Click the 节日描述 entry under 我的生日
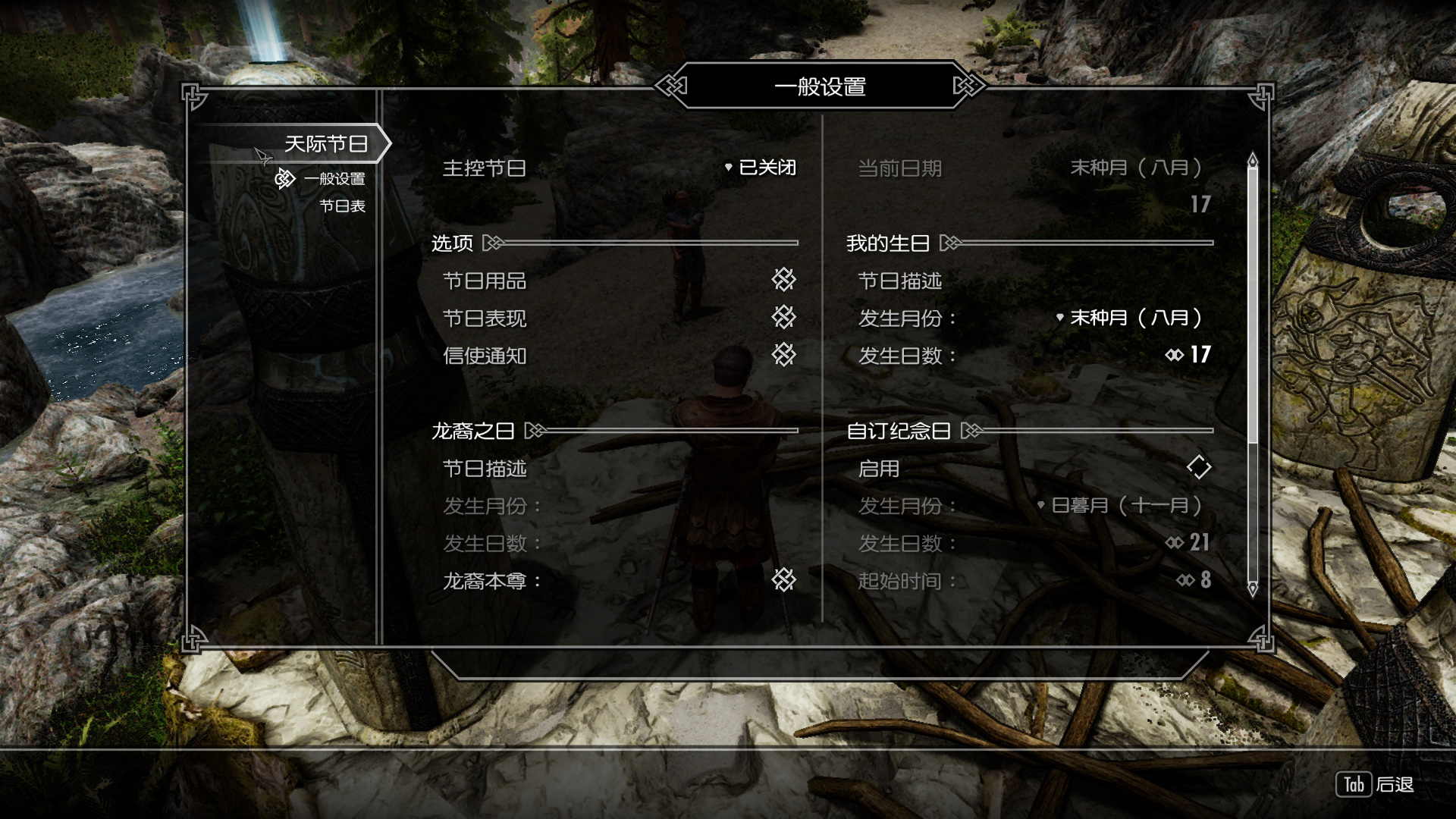The image size is (1456, 819). click(x=899, y=281)
